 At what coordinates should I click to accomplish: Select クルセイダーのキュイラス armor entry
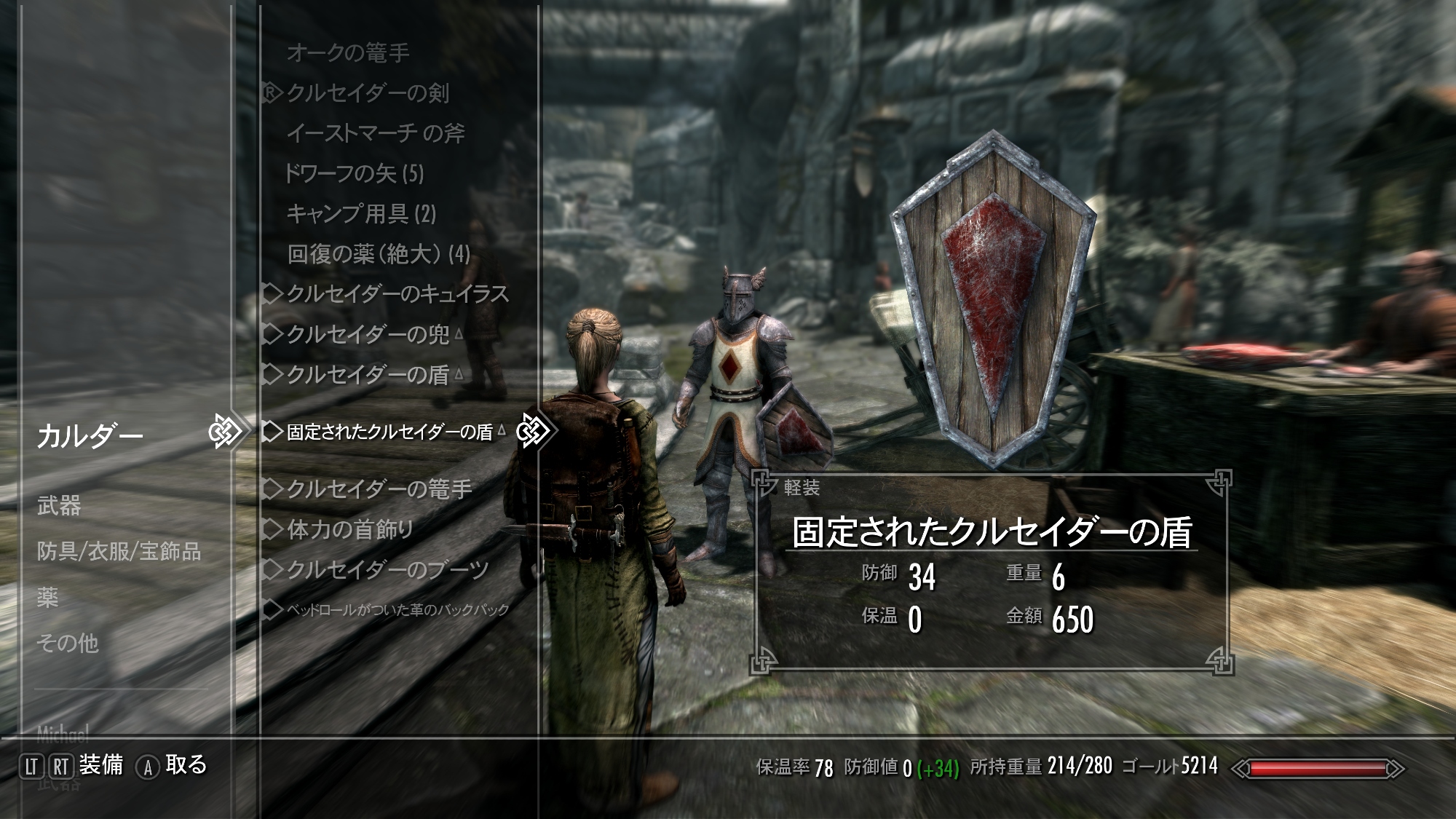point(397,294)
